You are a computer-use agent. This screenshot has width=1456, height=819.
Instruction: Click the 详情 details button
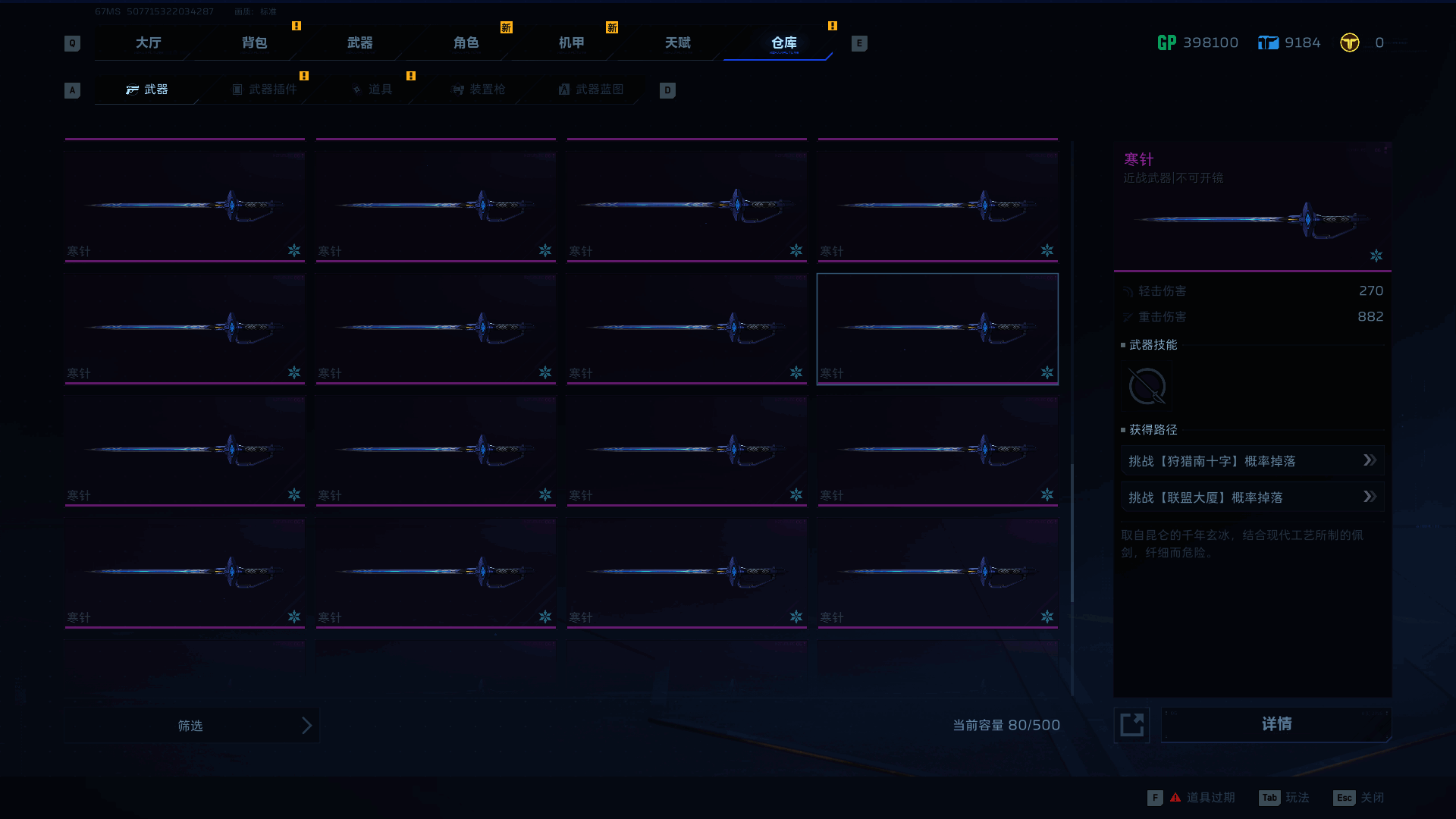click(x=1276, y=725)
